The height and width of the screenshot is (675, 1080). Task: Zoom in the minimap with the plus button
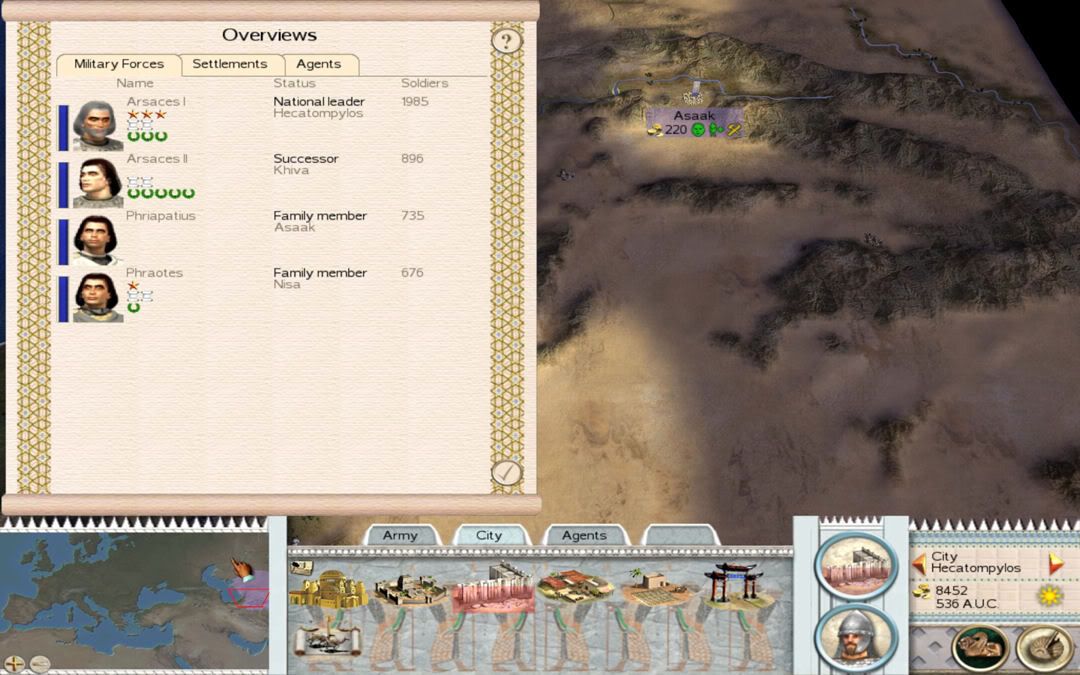coord(14,663)
